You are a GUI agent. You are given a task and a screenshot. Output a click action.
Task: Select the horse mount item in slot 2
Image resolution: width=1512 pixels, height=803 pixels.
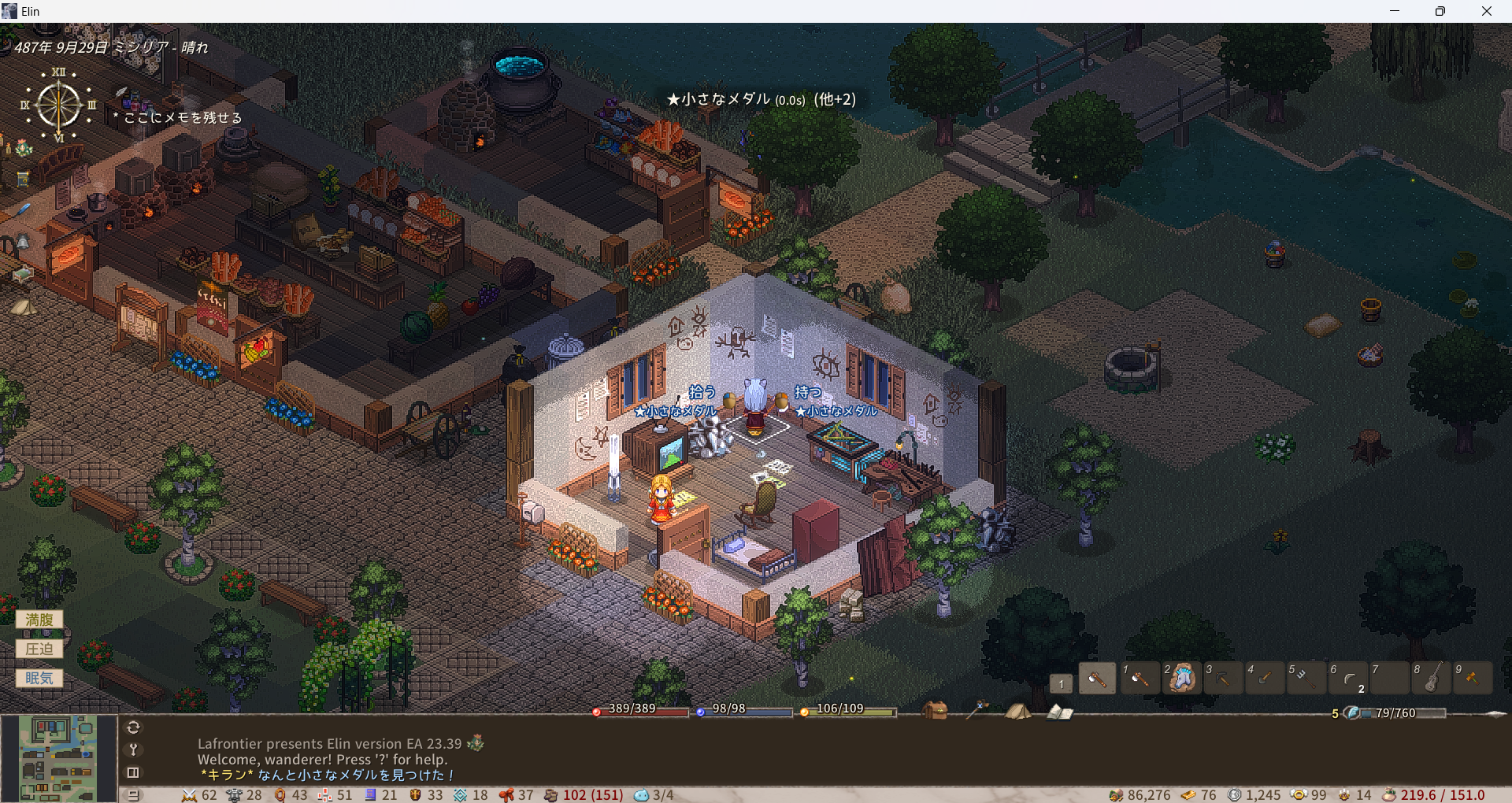[1181, 678]
